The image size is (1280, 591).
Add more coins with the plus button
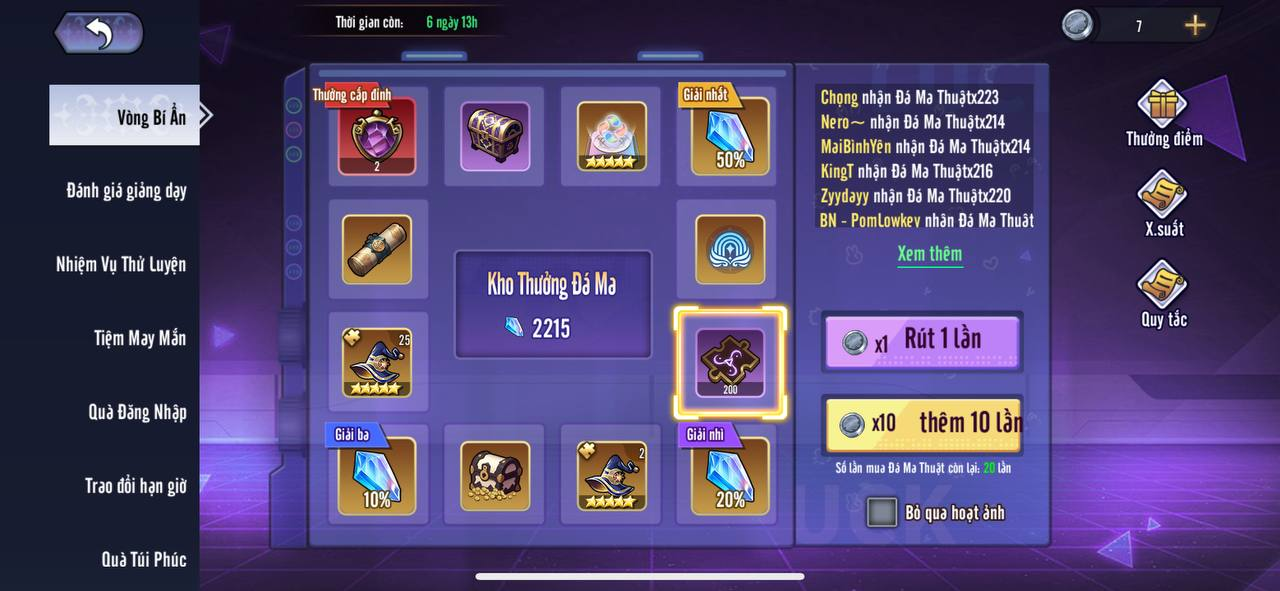pyautogui.click(x=1194, y=26)
